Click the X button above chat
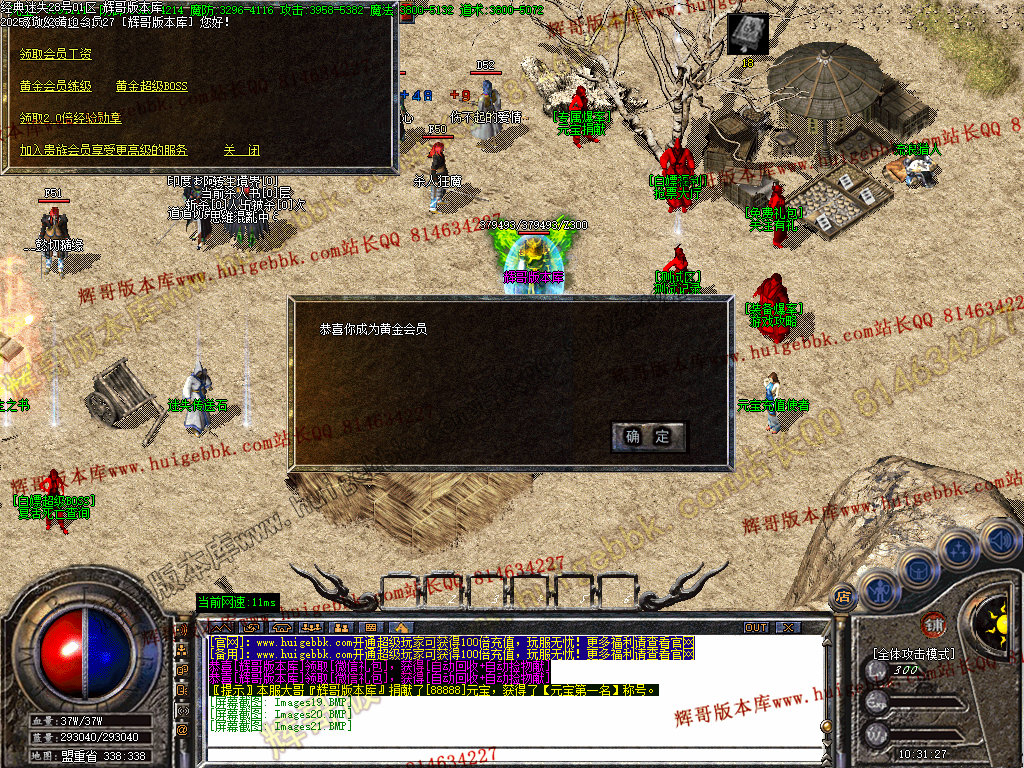Image resolution: width=1024 pixels, height=768 pixels. click(789, 627)
